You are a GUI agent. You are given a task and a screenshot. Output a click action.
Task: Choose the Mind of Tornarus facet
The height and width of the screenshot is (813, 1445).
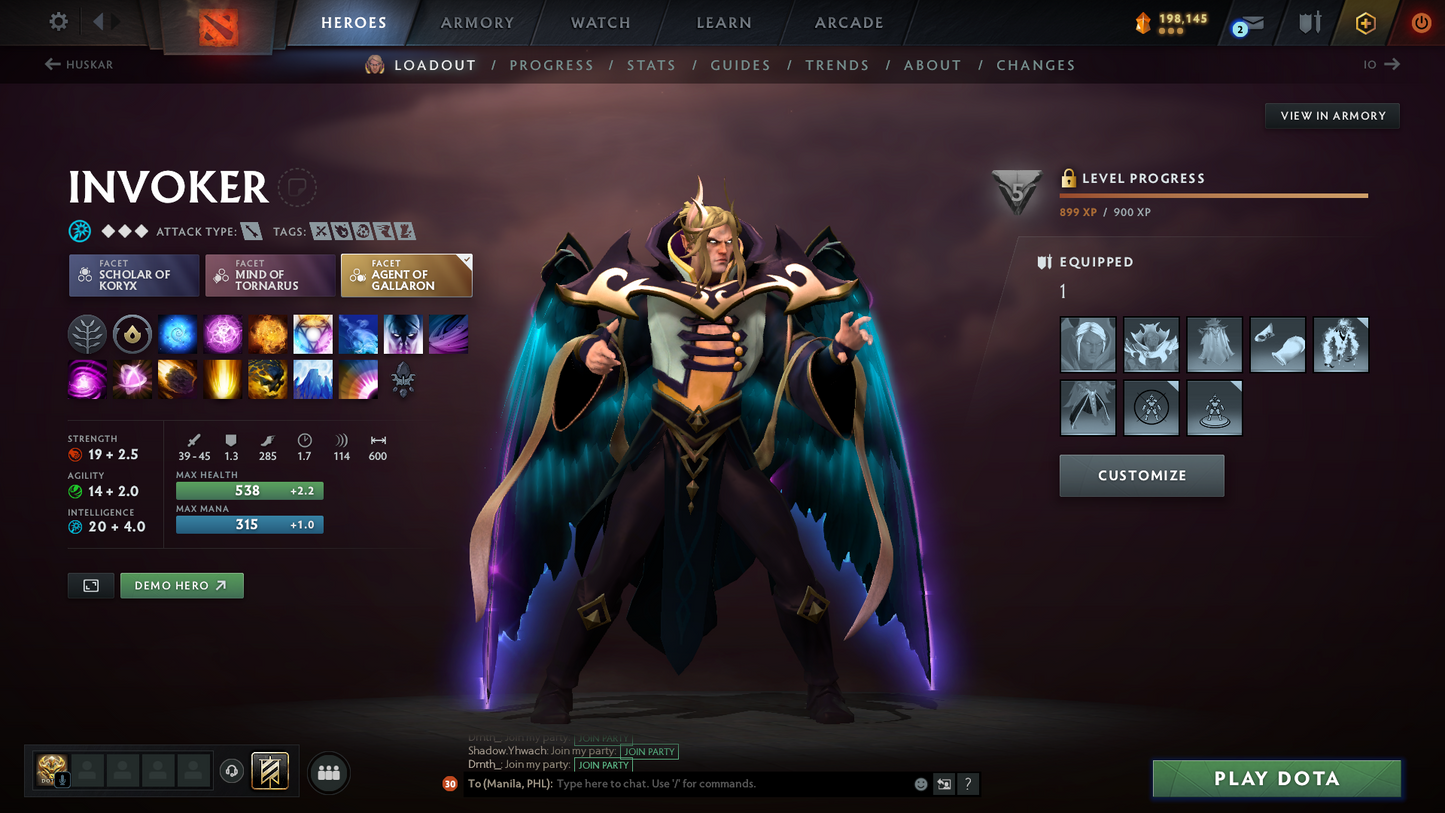coord(270,275)
